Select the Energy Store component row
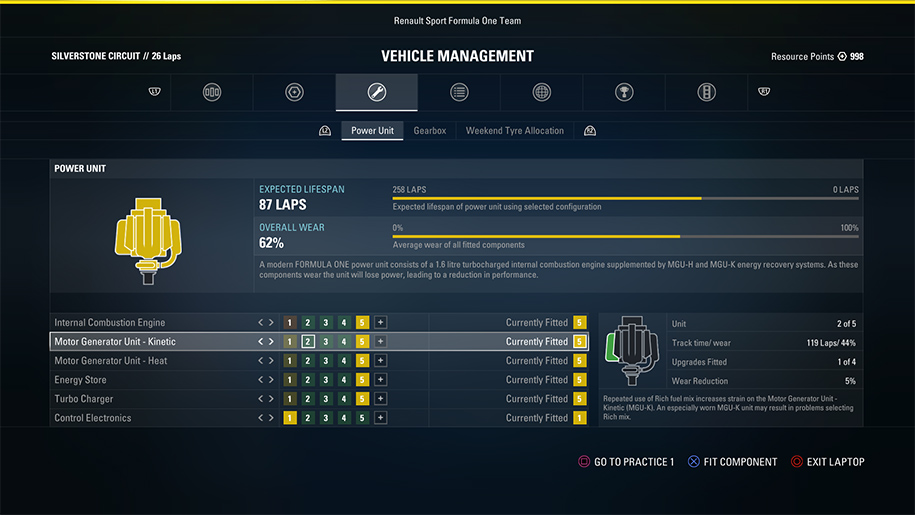This screenshot has width=915, height=515. coord(82,380)
